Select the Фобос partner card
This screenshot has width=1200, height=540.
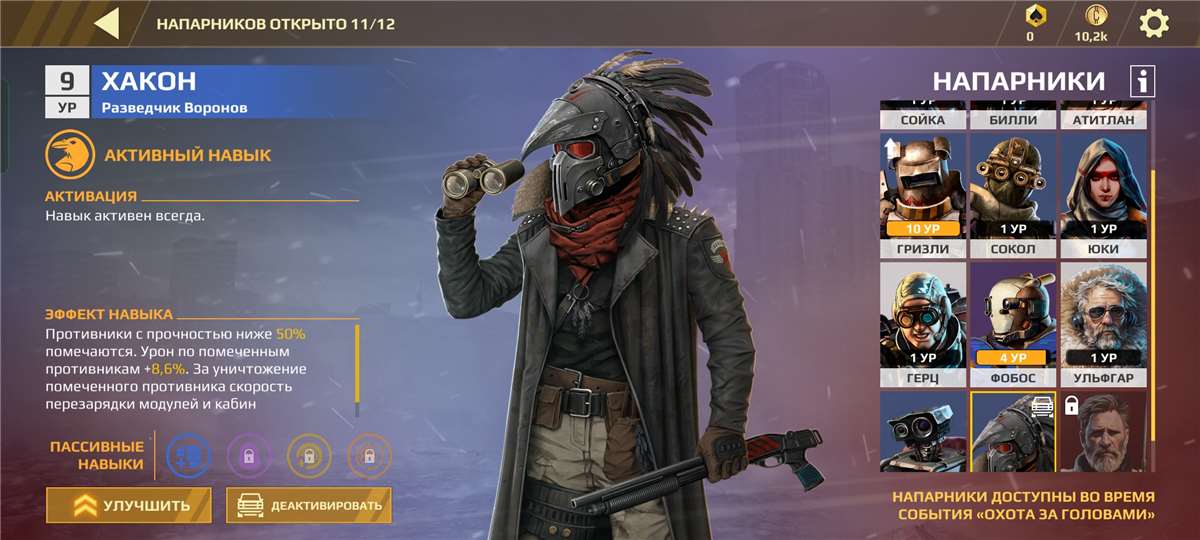tap(1012, 325)
